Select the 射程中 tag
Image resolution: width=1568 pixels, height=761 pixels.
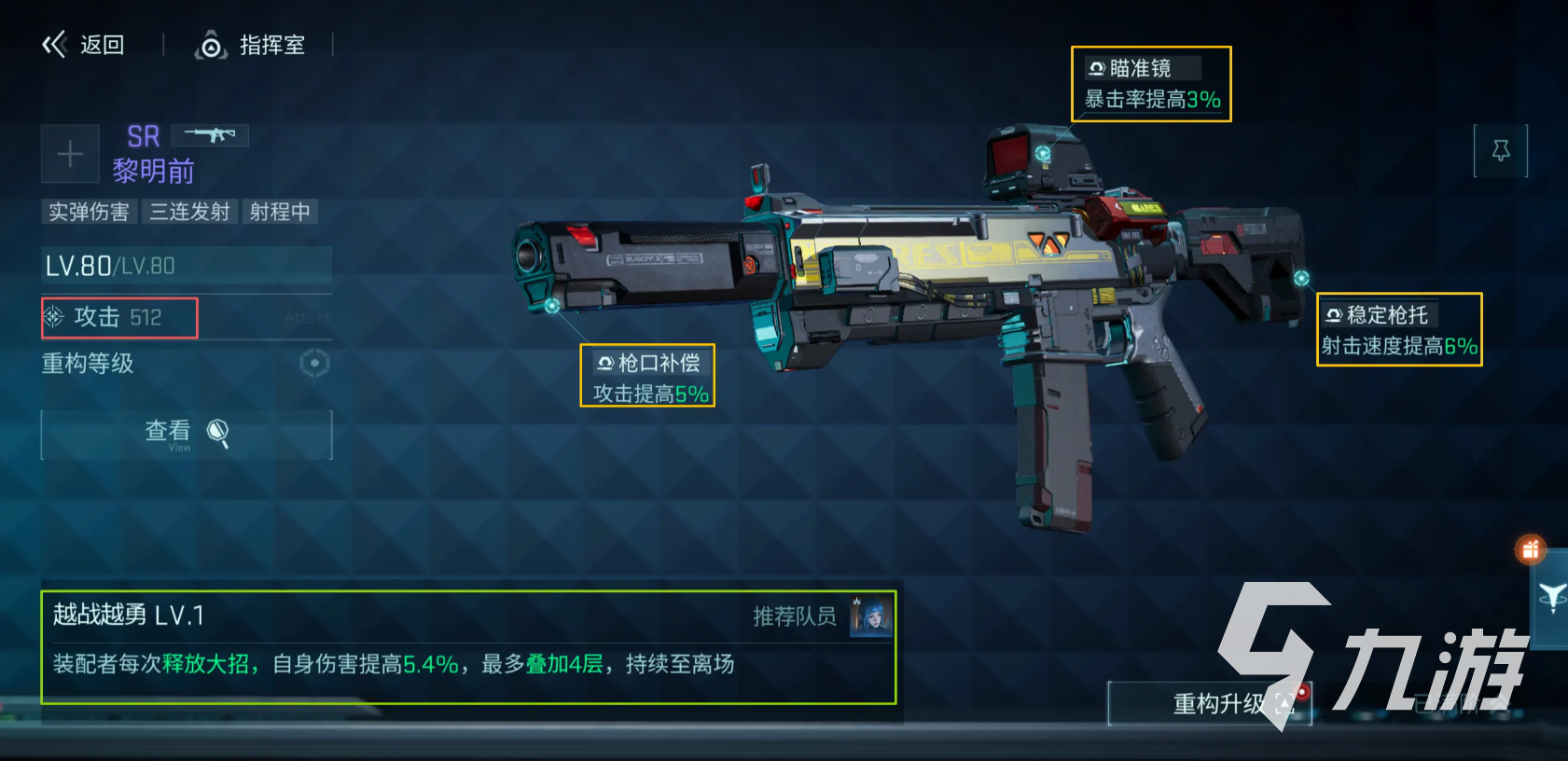pos(280,212)
